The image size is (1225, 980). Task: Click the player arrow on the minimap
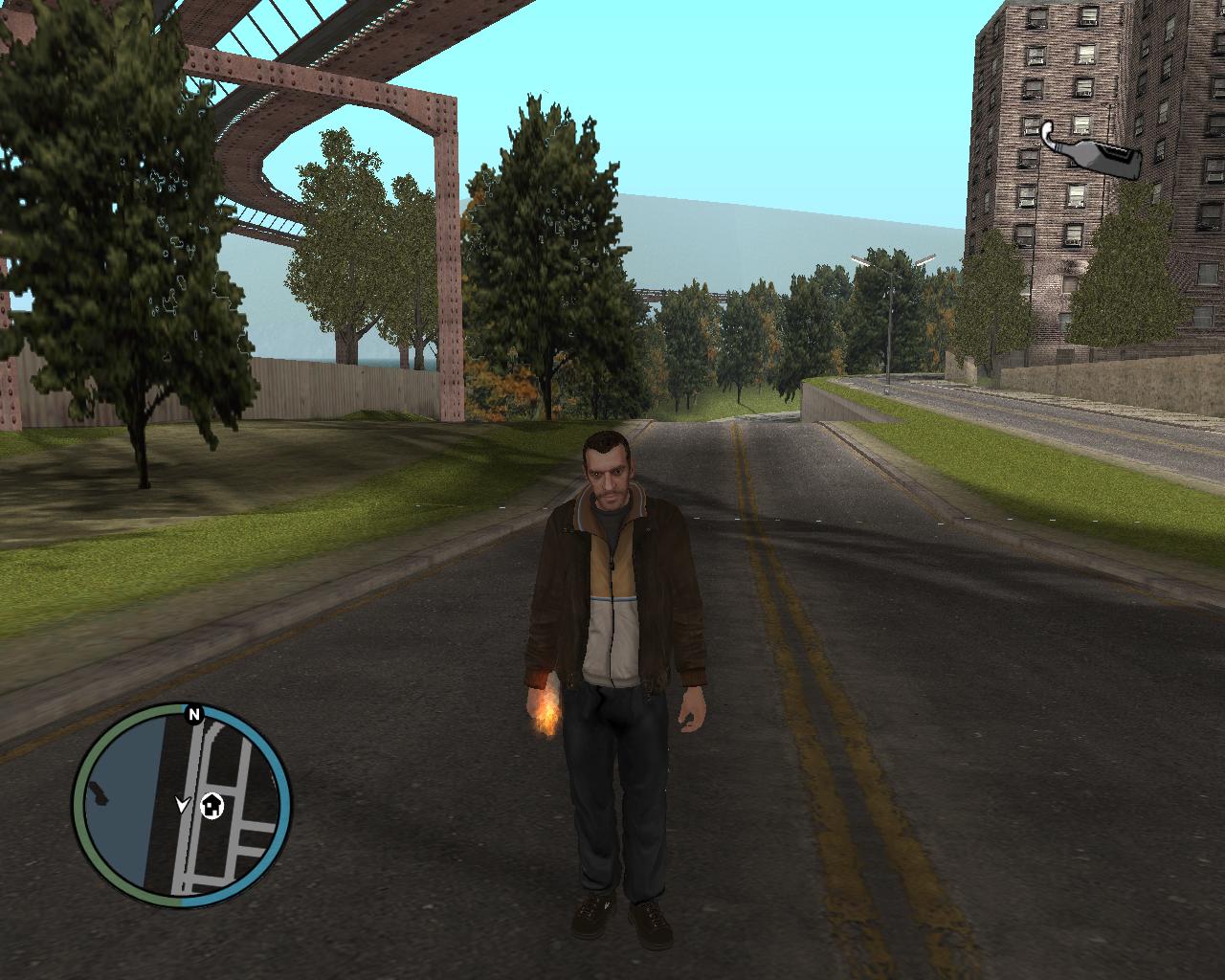182,805
